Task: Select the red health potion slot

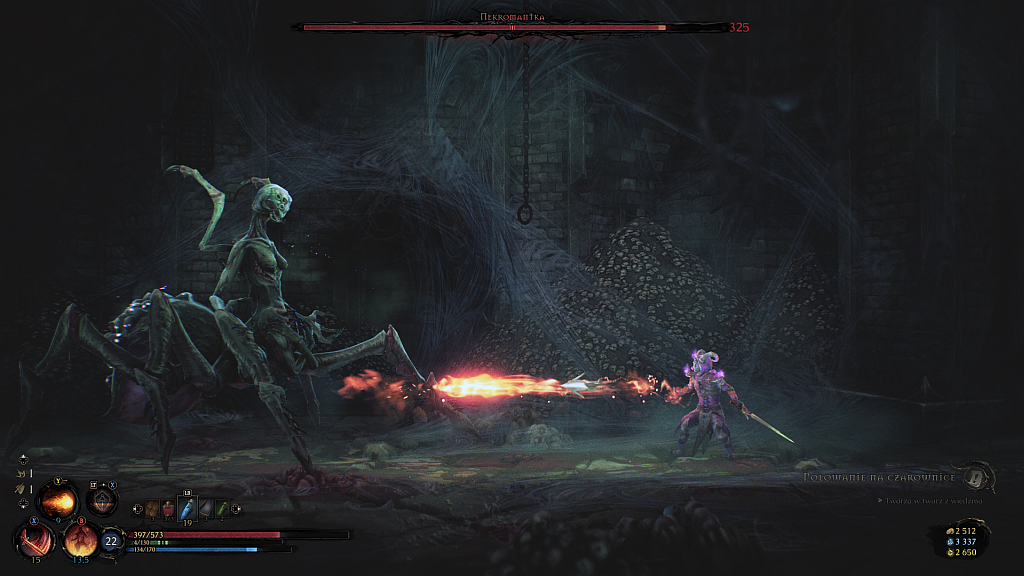Action: point(168,510)
